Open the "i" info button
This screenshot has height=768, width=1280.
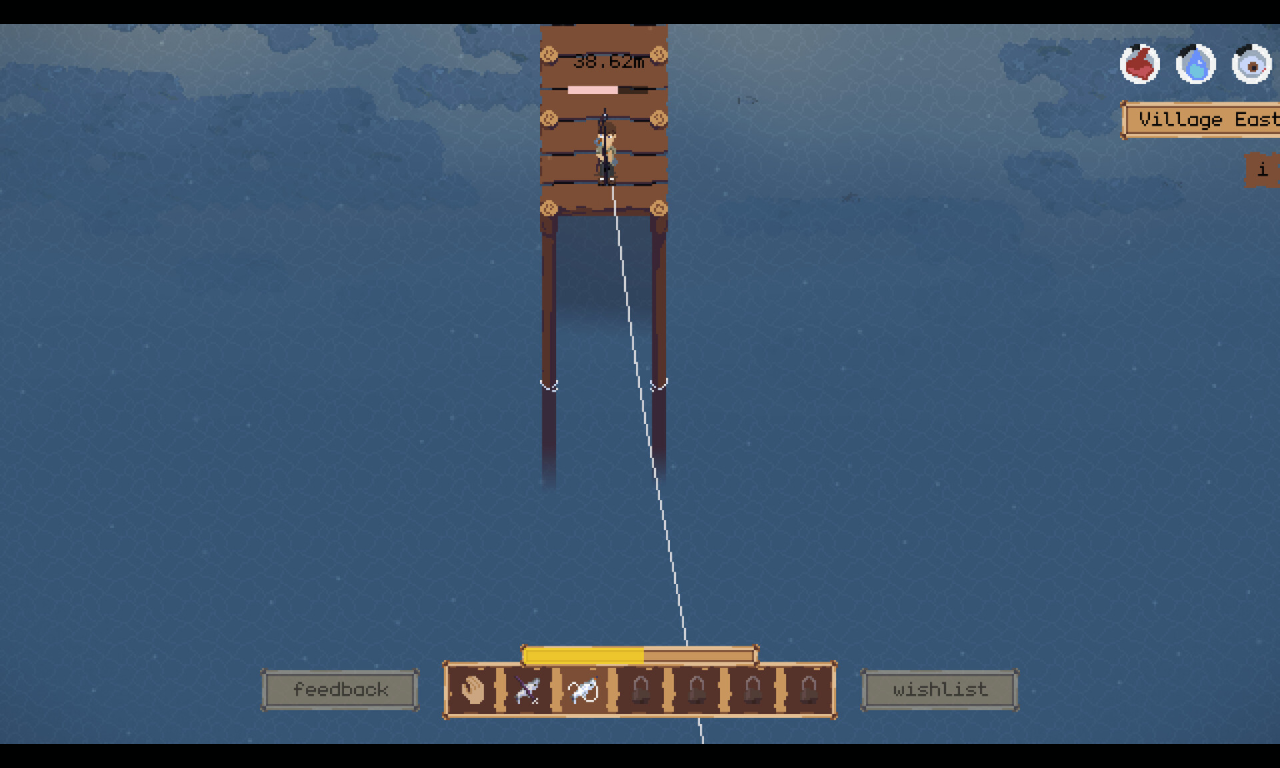pos(1262,170)
